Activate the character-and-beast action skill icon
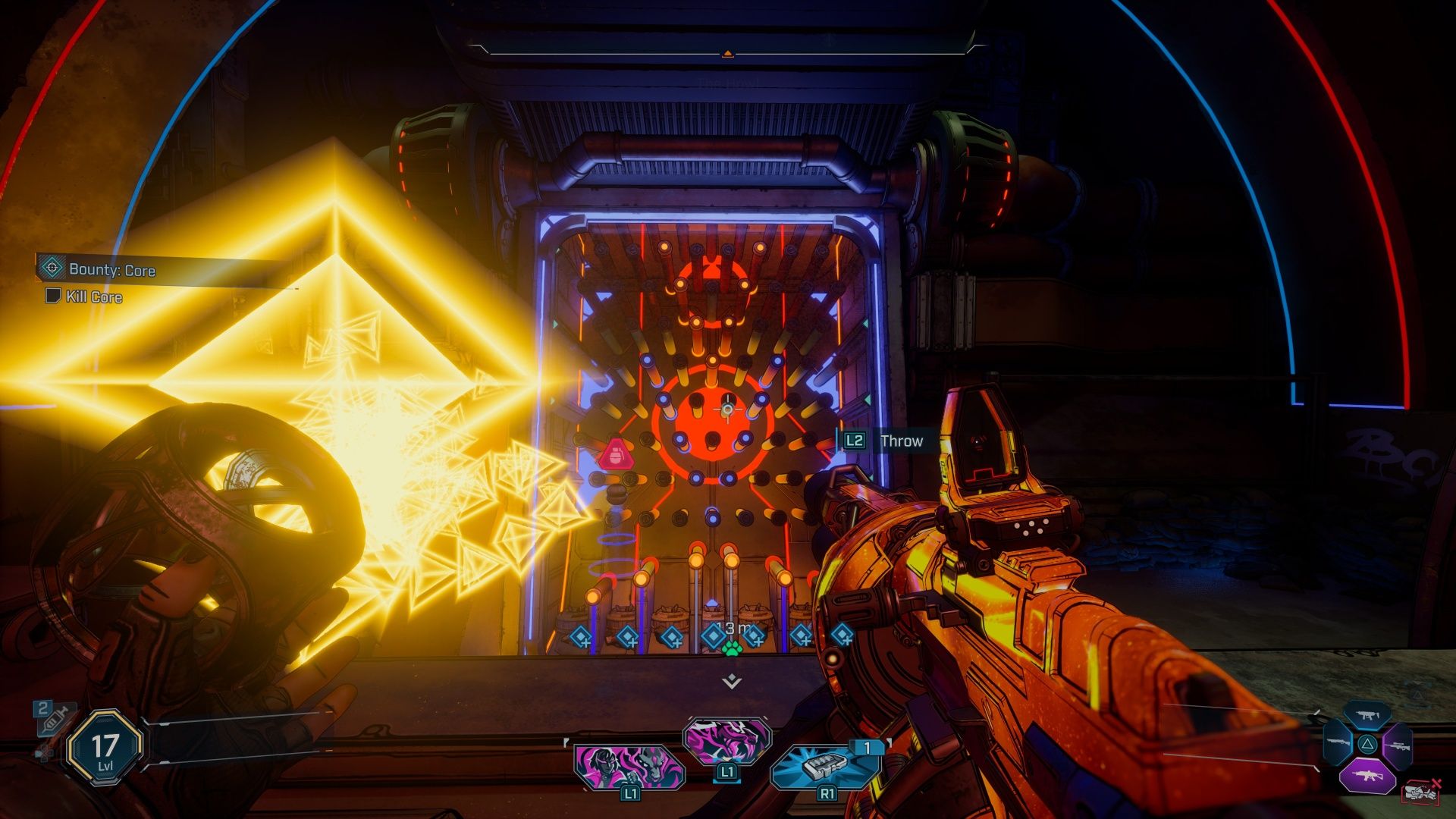 629,767
